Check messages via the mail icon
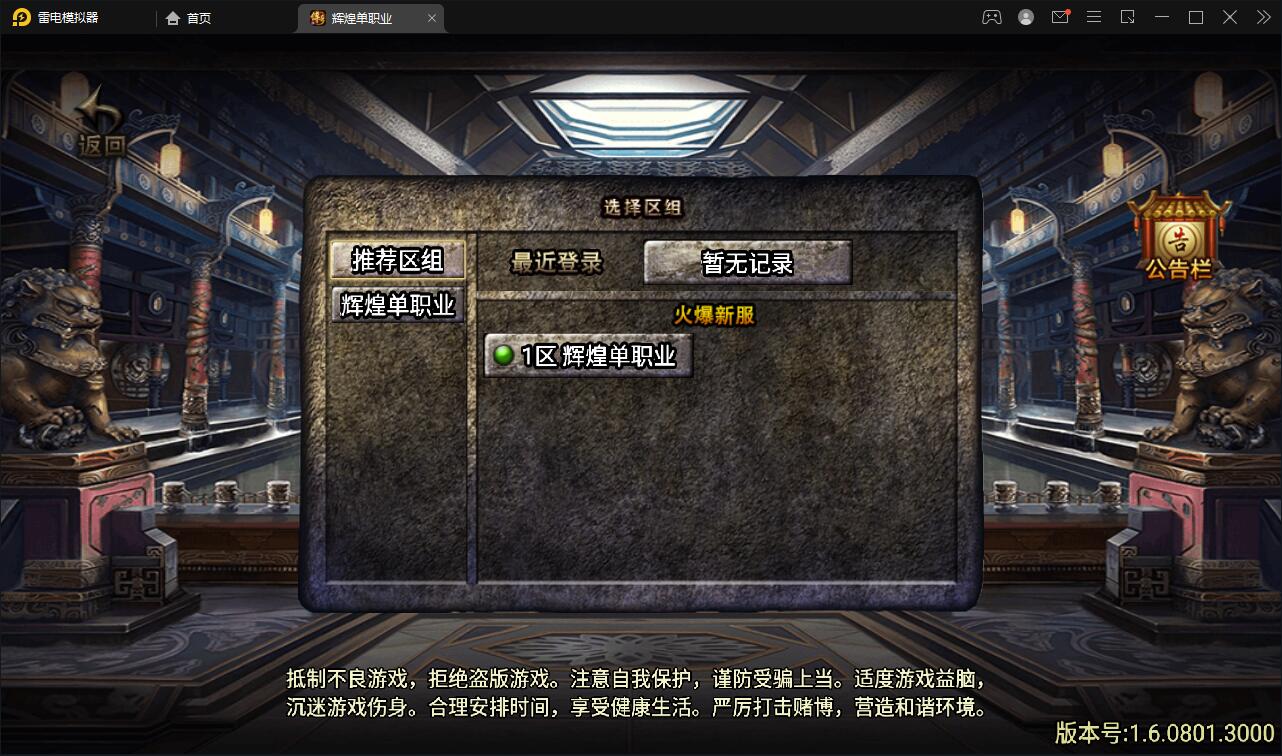Screen dimensions: 1282x756 pyautogui.click(x=1060, y=17)
